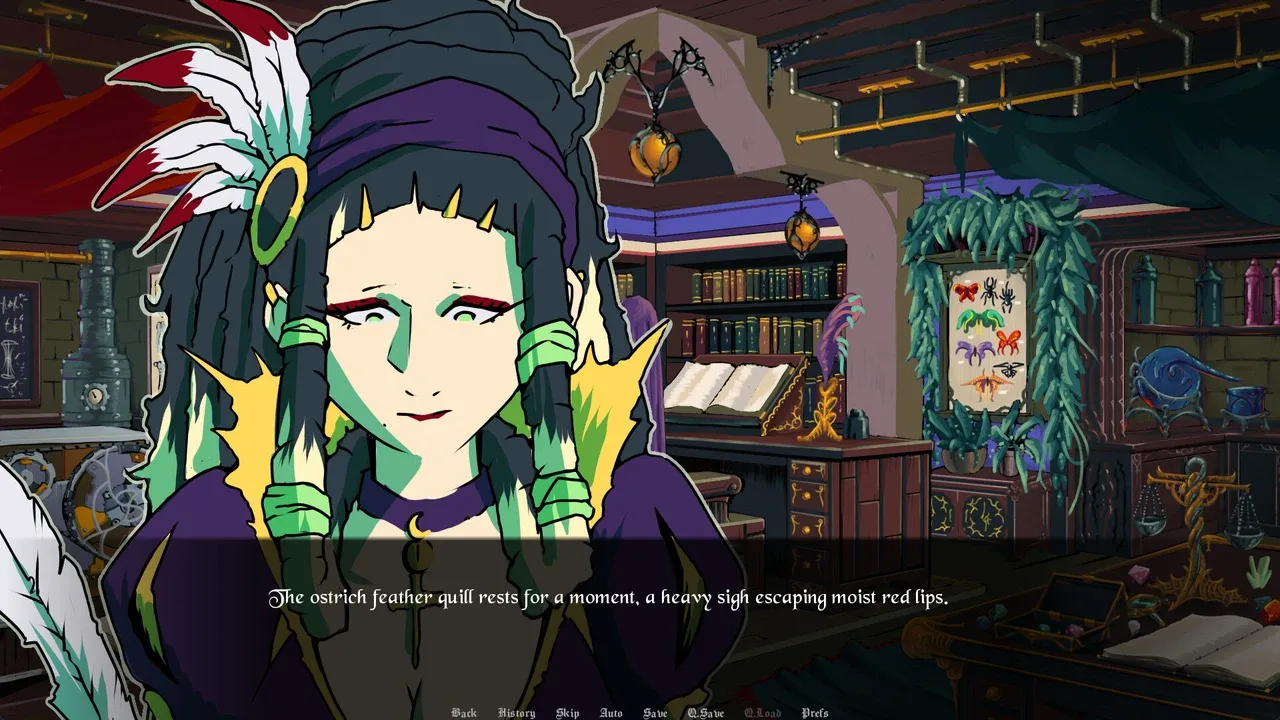Open the Prefs settings screen

point(815,713)
